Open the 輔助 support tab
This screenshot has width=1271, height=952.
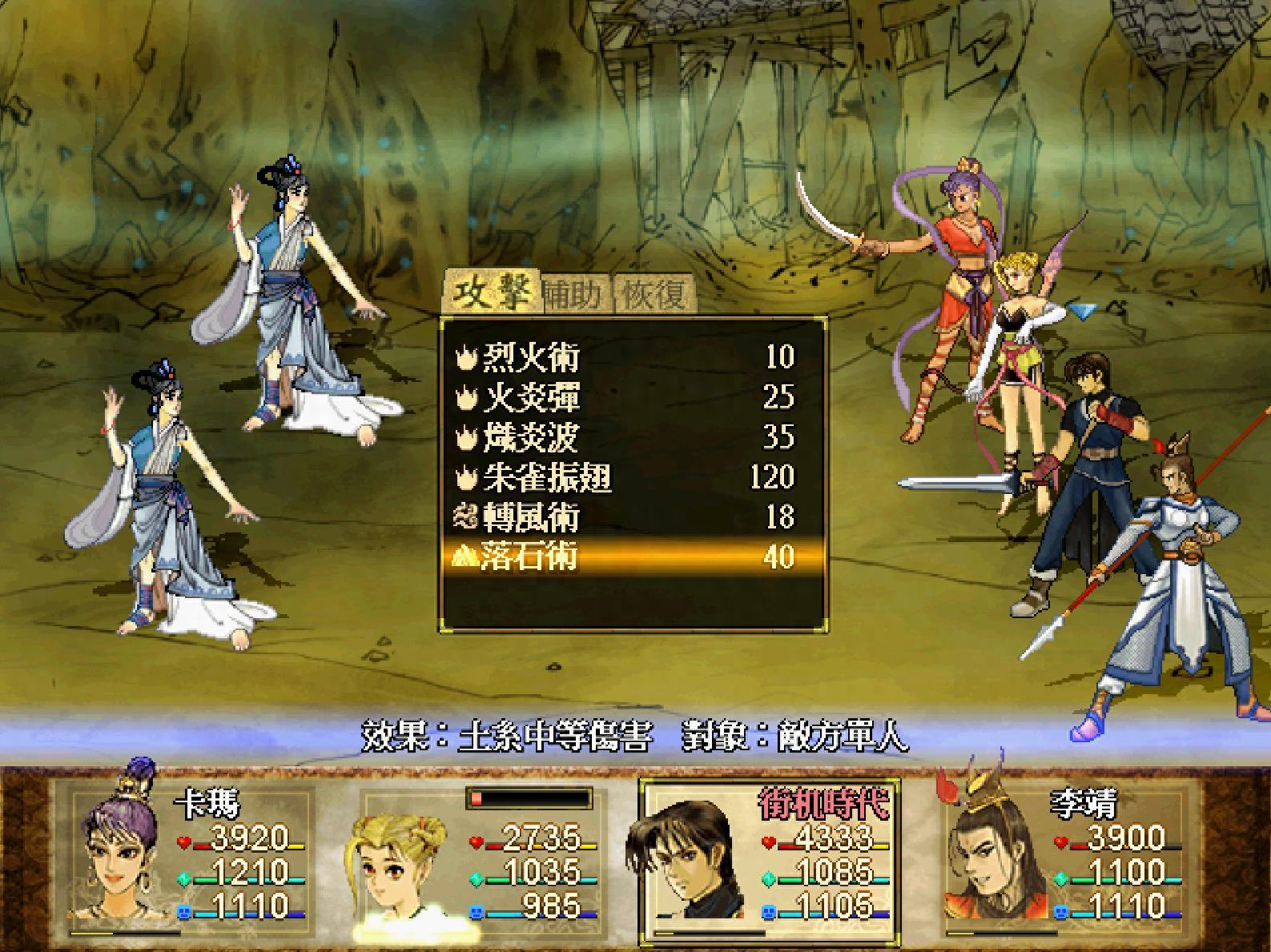click(573, 295)
